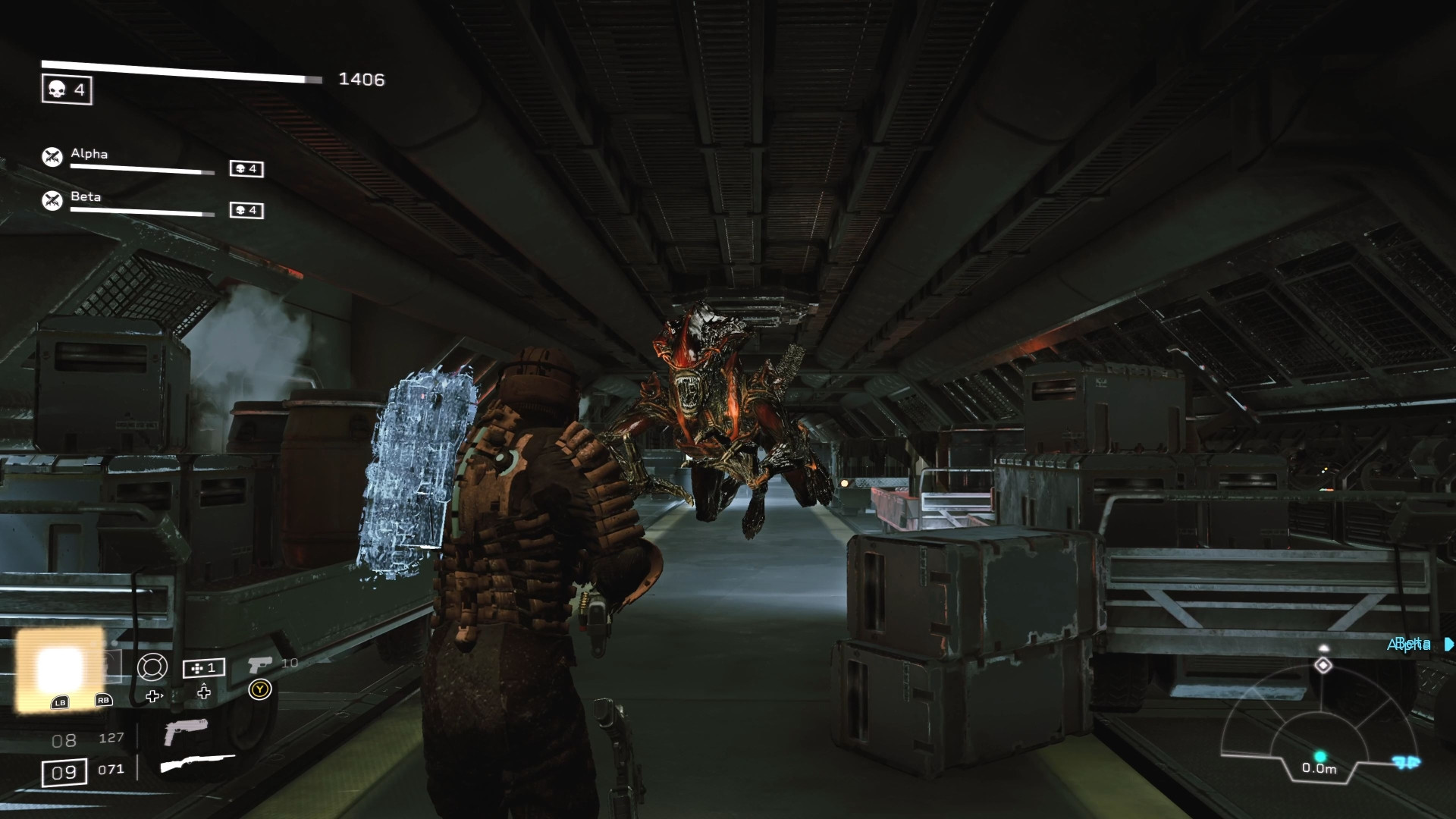1456x819 pixels.
Task: Select the d-pad item icon showing 1
Action: (202, 667)
